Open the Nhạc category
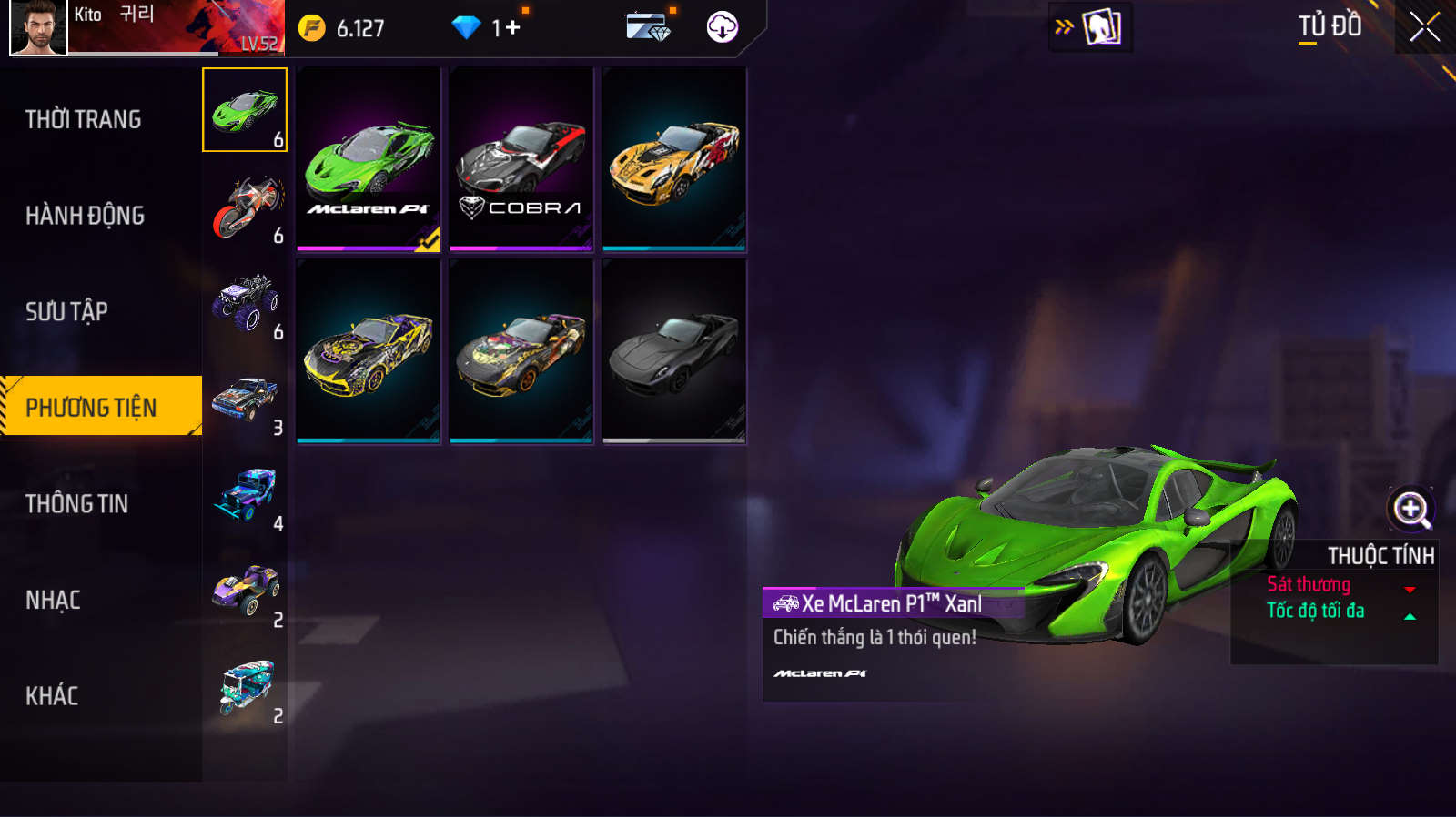The image size is (1456, 819). [54, 600]
